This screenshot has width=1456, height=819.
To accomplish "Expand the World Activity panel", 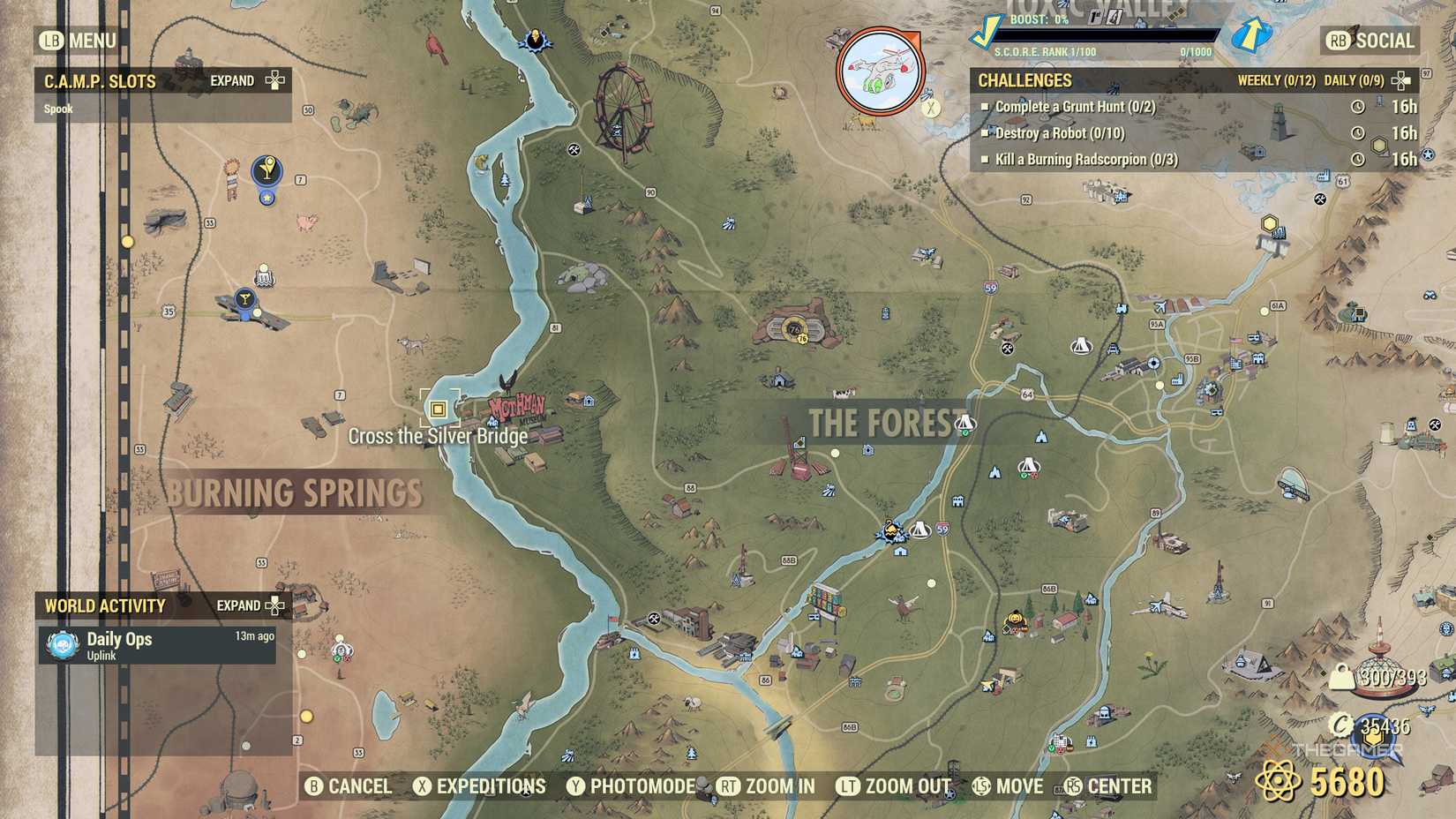I will coord(274,606).
